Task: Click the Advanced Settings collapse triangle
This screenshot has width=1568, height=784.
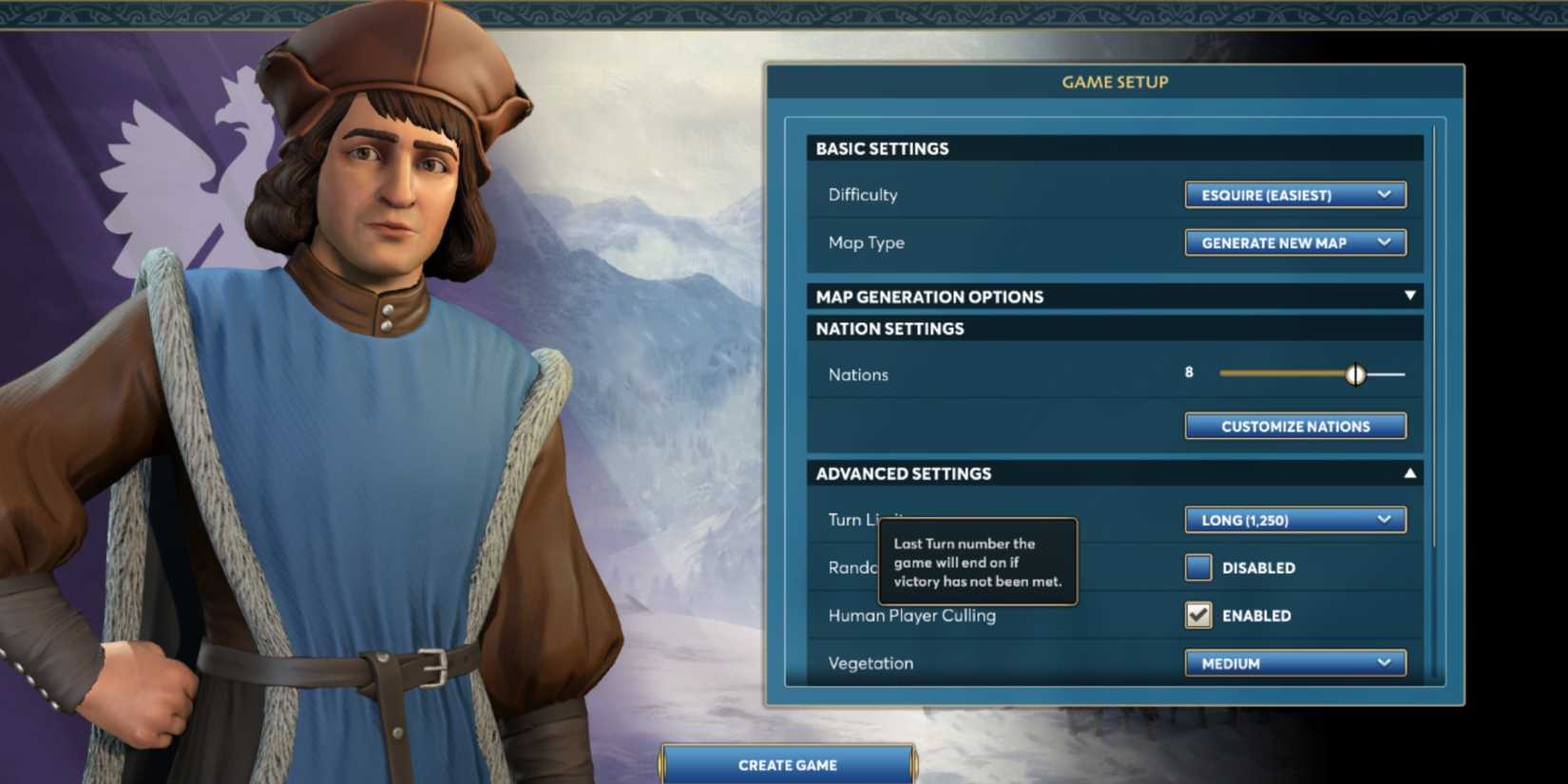Action: tap(1410, 472)
